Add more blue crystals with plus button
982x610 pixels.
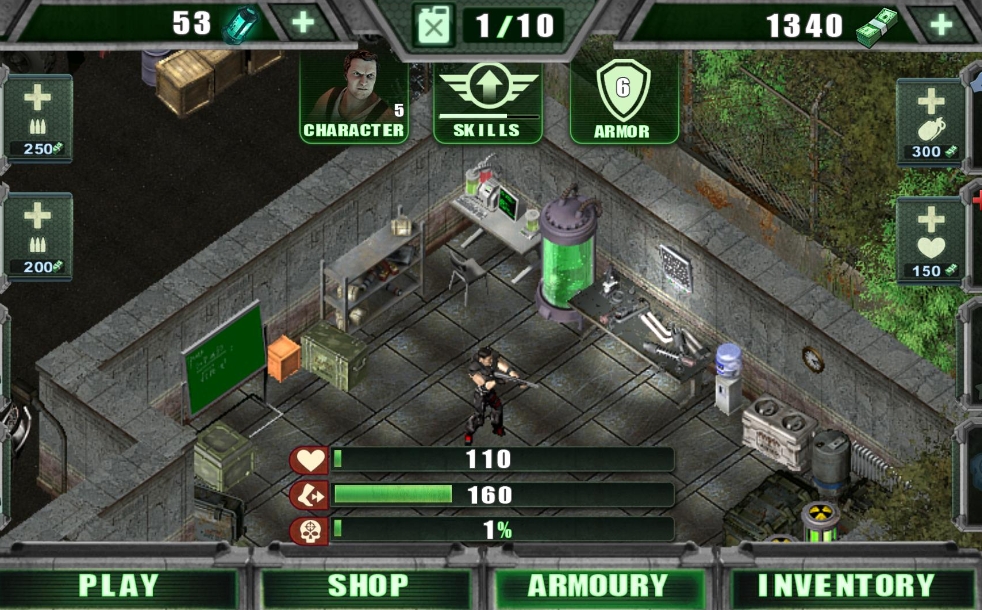301,22
